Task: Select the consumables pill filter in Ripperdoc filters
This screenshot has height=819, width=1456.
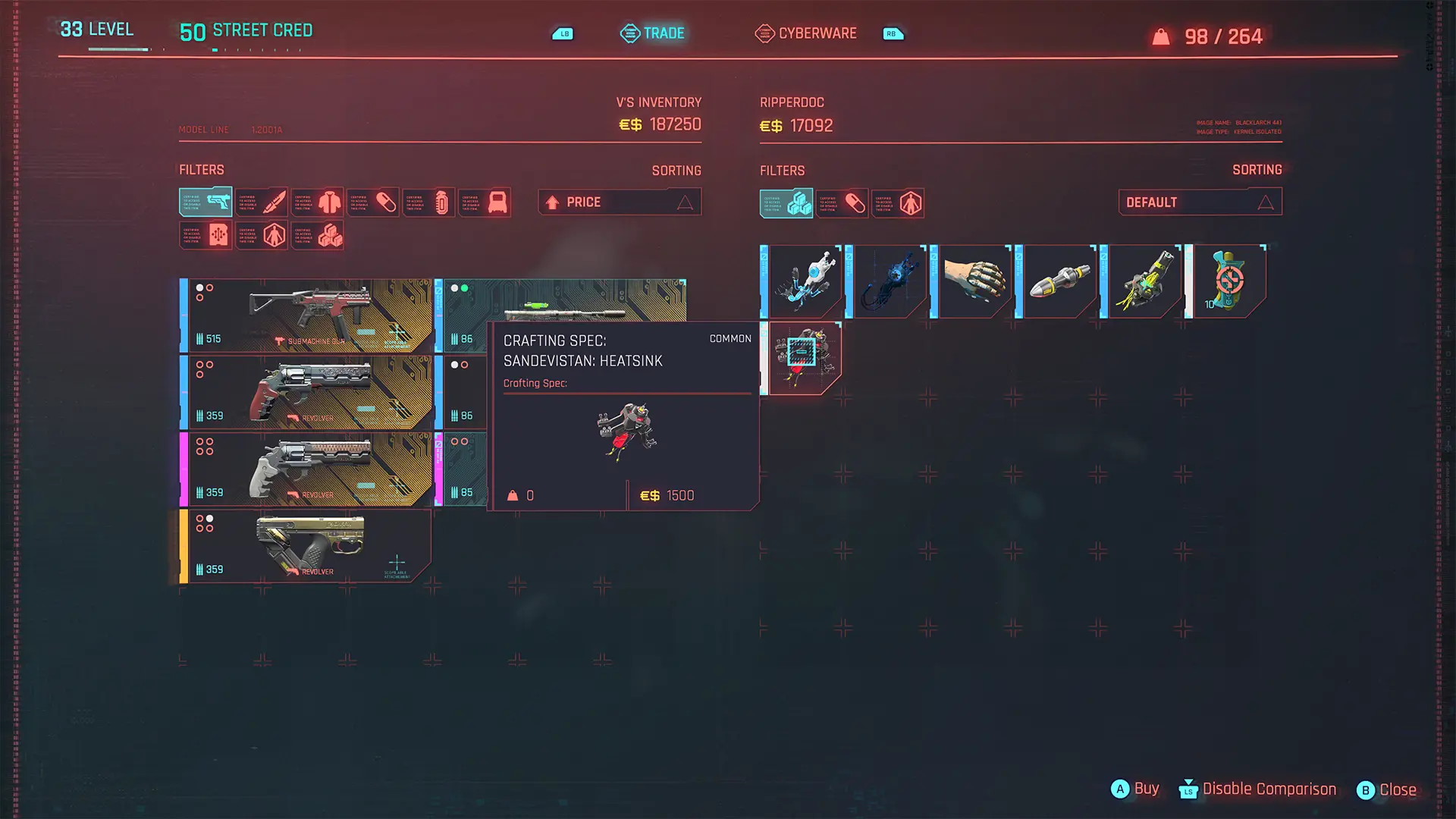Action: point(842,202)
